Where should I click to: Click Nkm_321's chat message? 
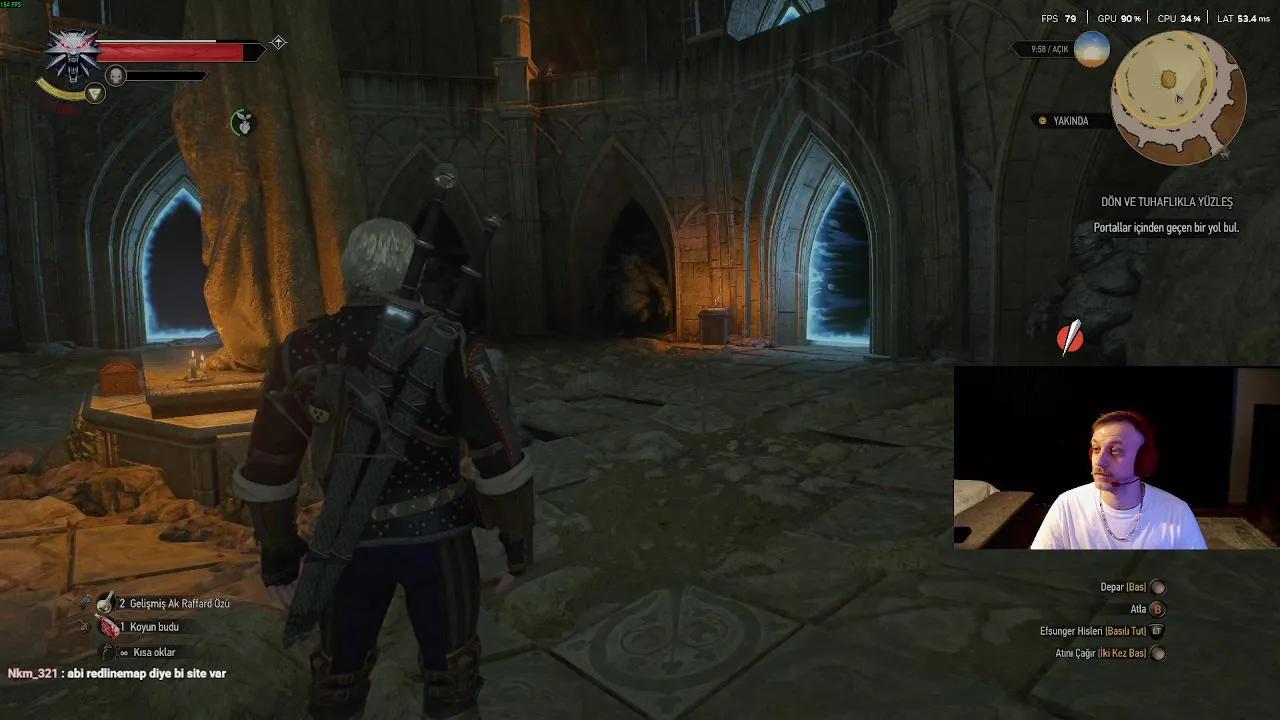click(x=115, y=673)
